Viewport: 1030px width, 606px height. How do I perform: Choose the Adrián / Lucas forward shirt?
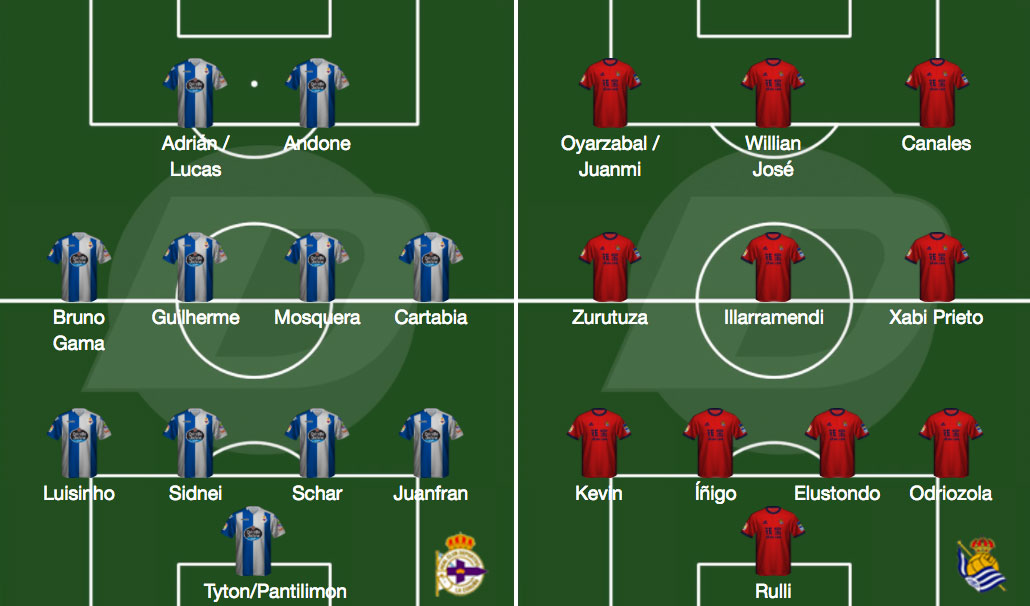click(195, 94)
